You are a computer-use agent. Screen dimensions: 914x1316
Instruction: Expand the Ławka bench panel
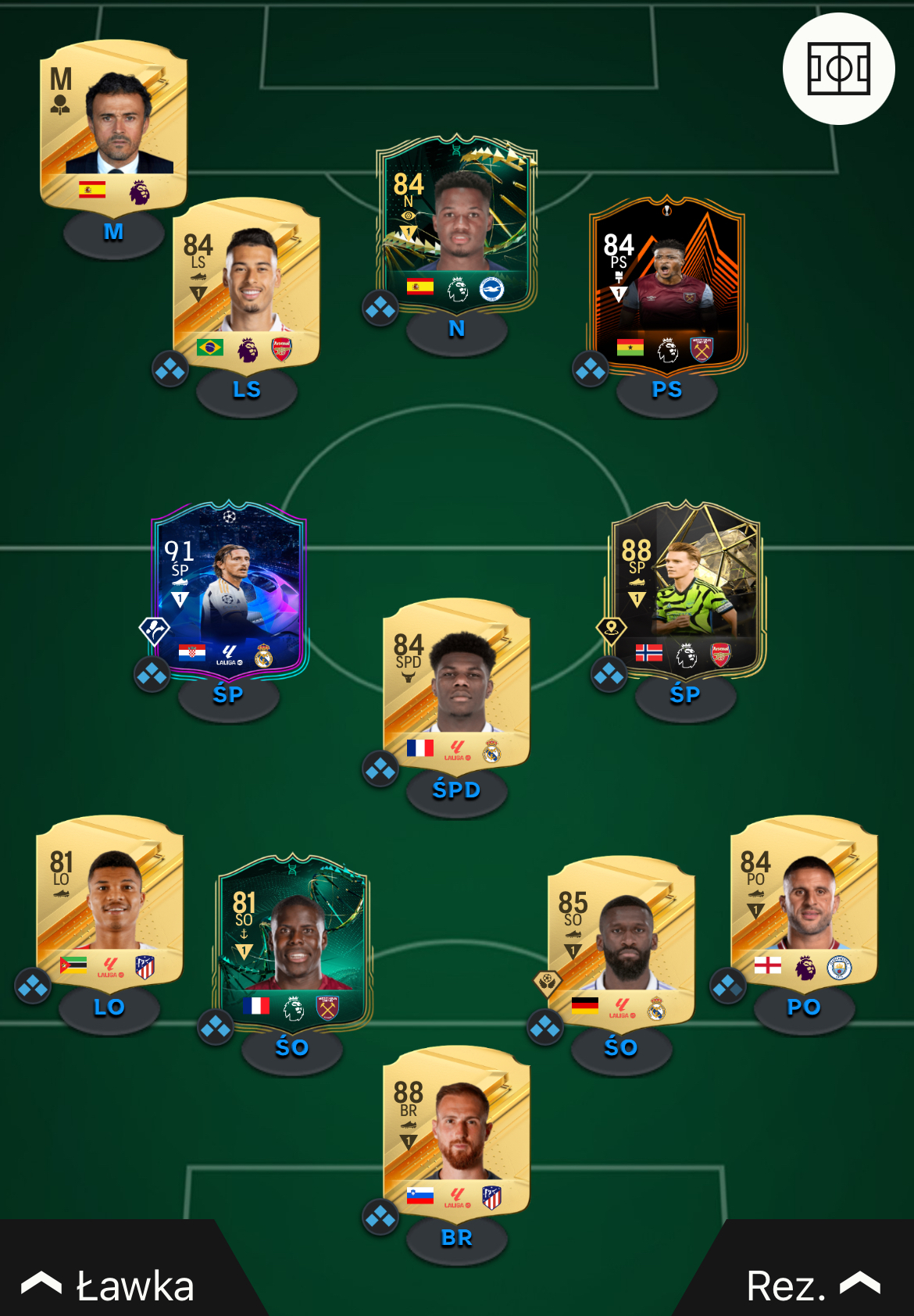pyautogui.click(x=109, y=1285)
